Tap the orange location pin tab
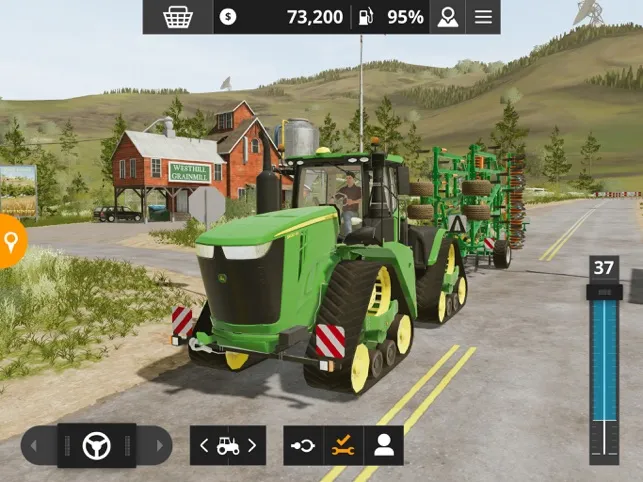The height and width of the screenshot is (482, 643). point(11,242)
